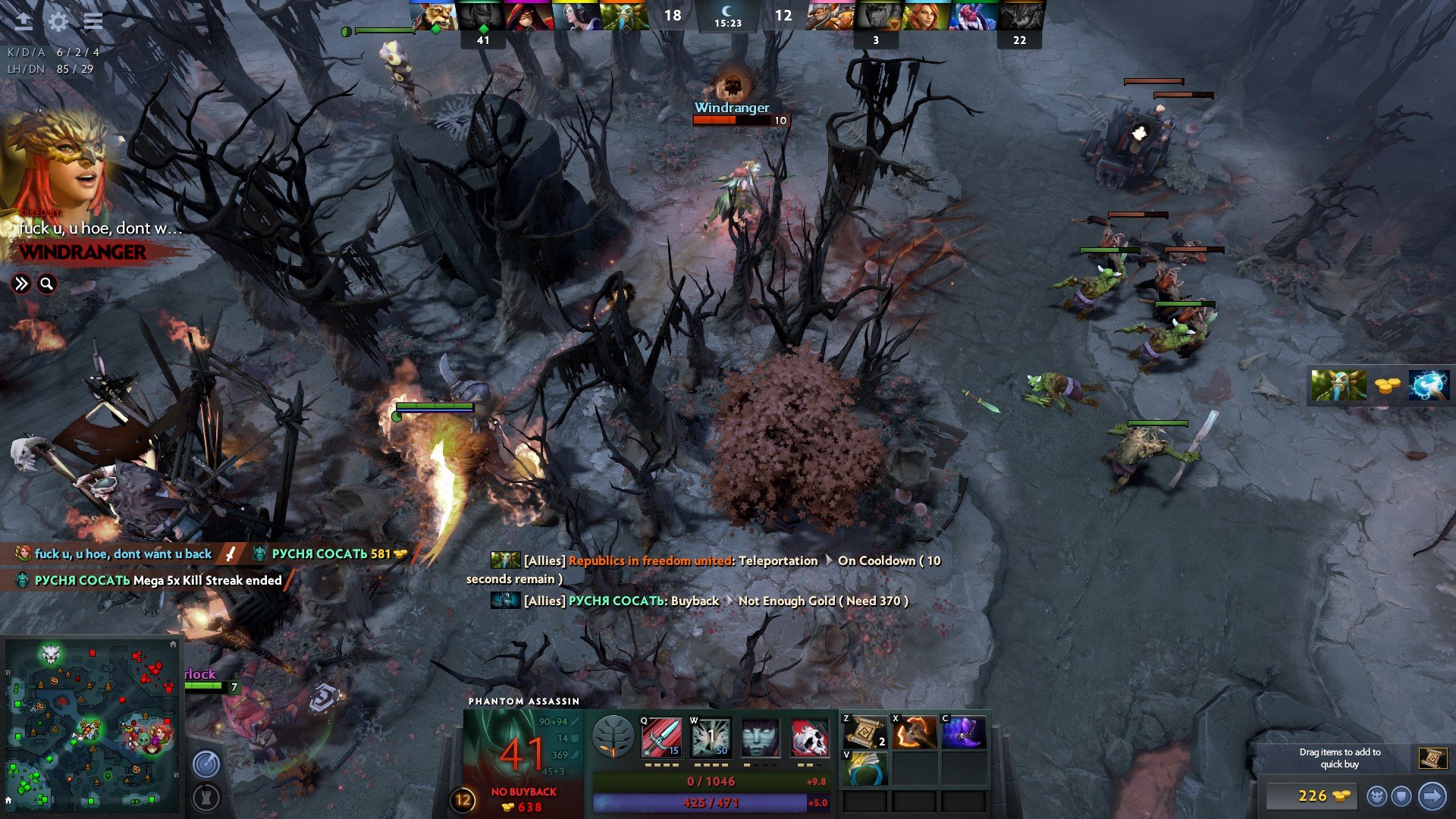Select Windranger portrait in top bar
Viewport: 1456px width, 819px height.
coord(925,17)
